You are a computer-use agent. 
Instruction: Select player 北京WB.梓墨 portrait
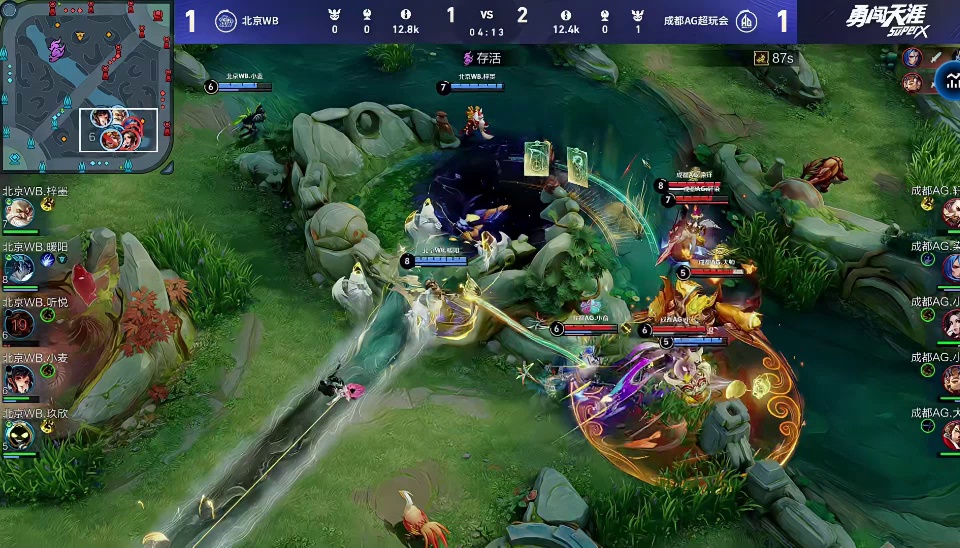(19, 213)
